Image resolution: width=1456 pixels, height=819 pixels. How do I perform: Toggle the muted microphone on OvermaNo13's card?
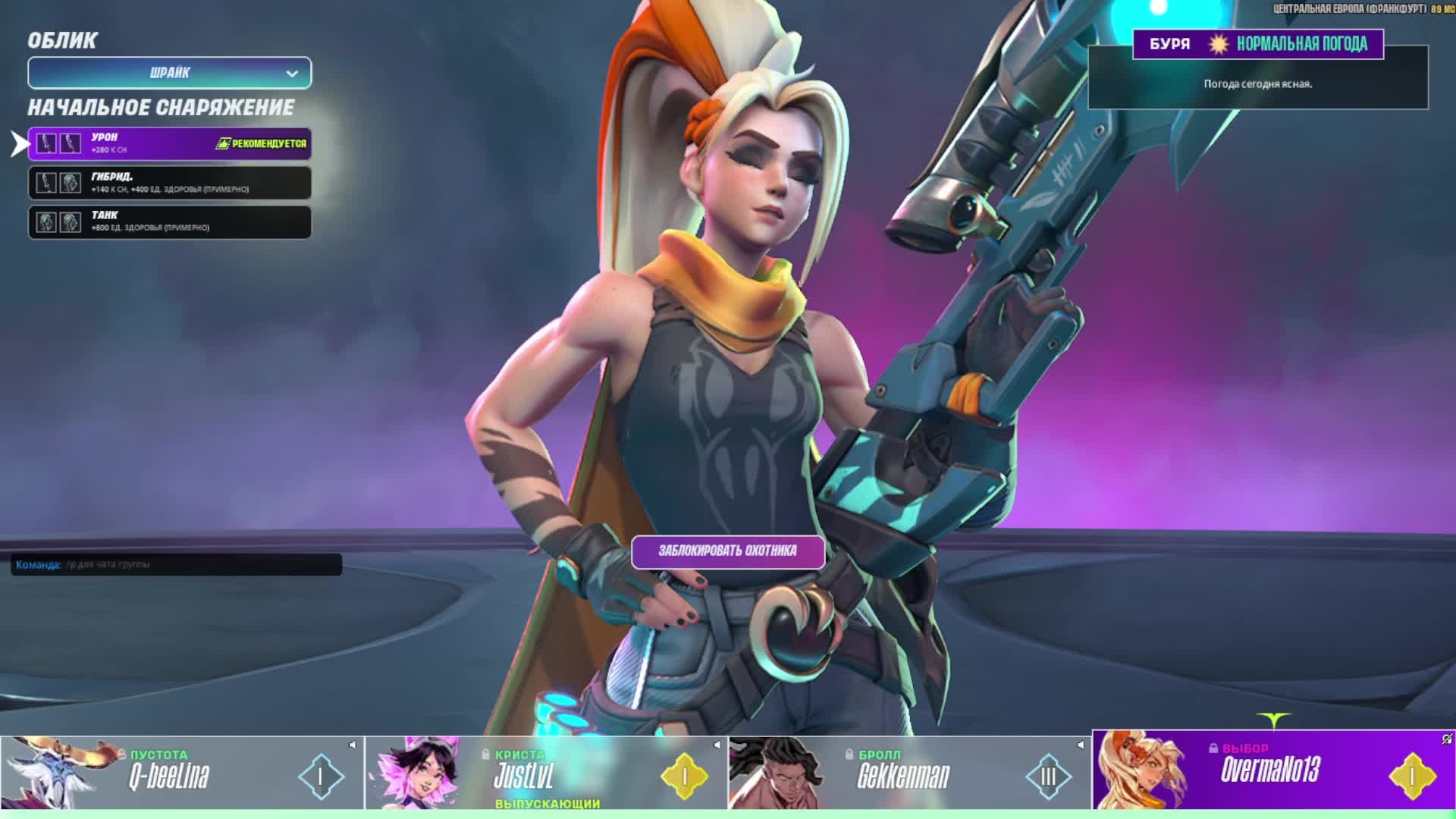coord(1446,739)
